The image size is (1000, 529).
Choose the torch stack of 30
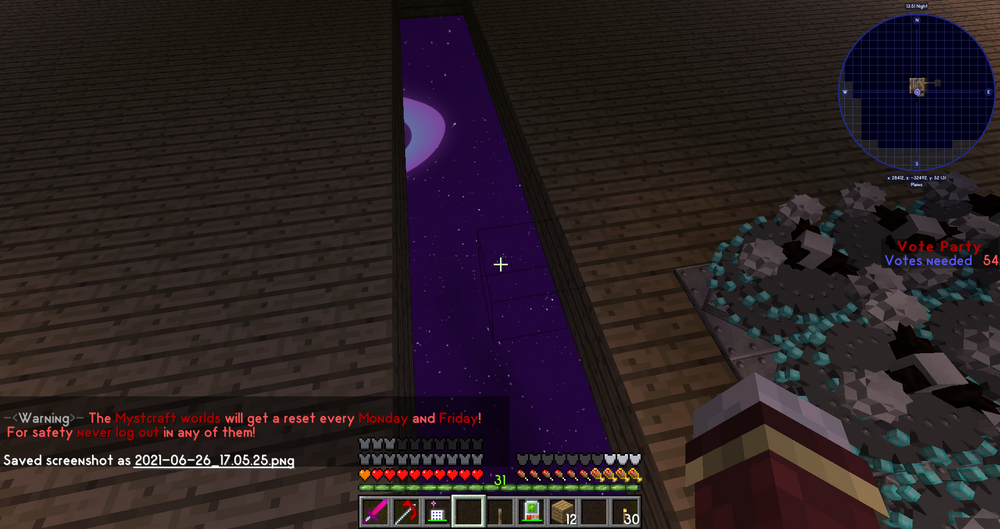pyautogui.click(x=626, y=512)
